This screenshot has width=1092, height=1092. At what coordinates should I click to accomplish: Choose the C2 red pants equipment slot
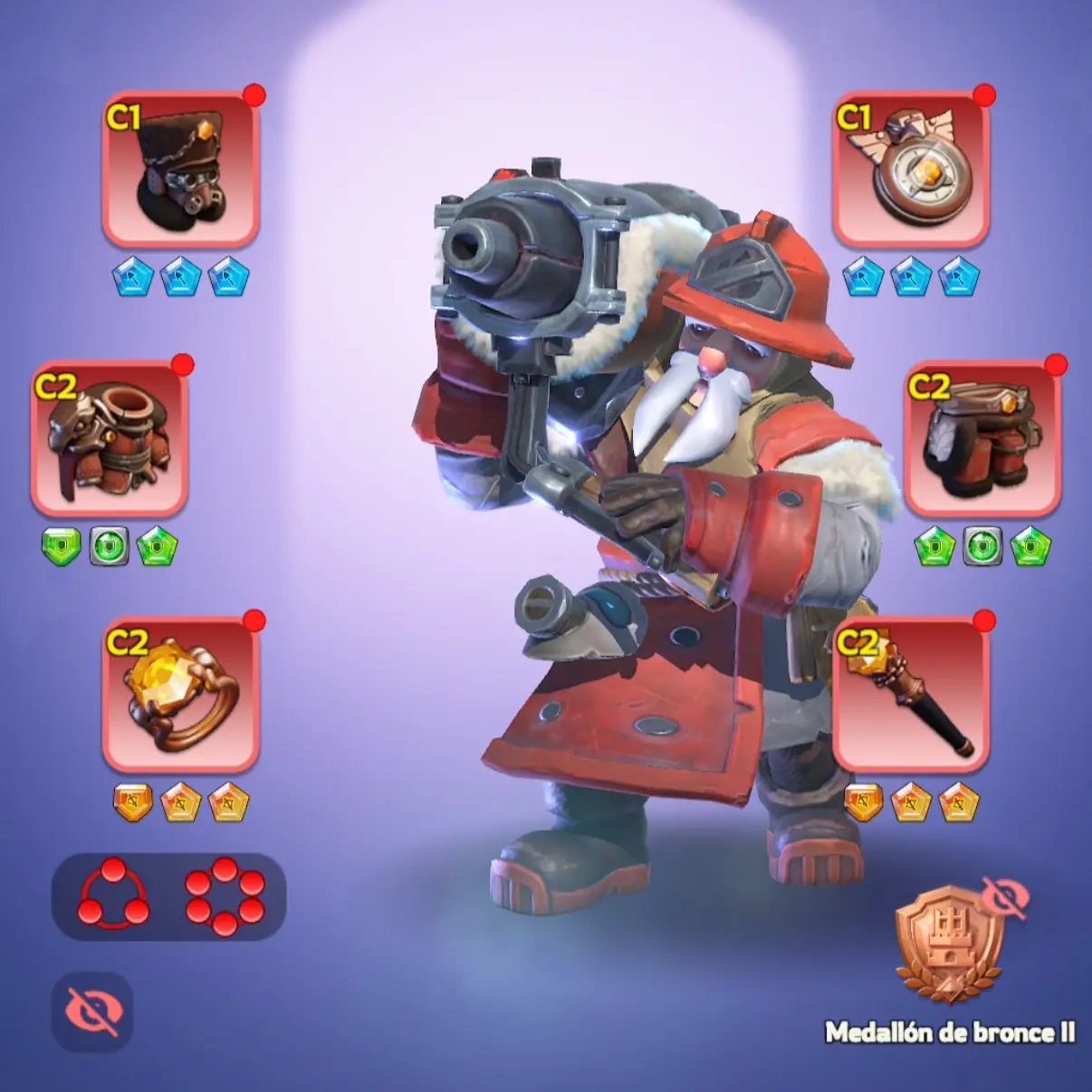click(982, 439)
